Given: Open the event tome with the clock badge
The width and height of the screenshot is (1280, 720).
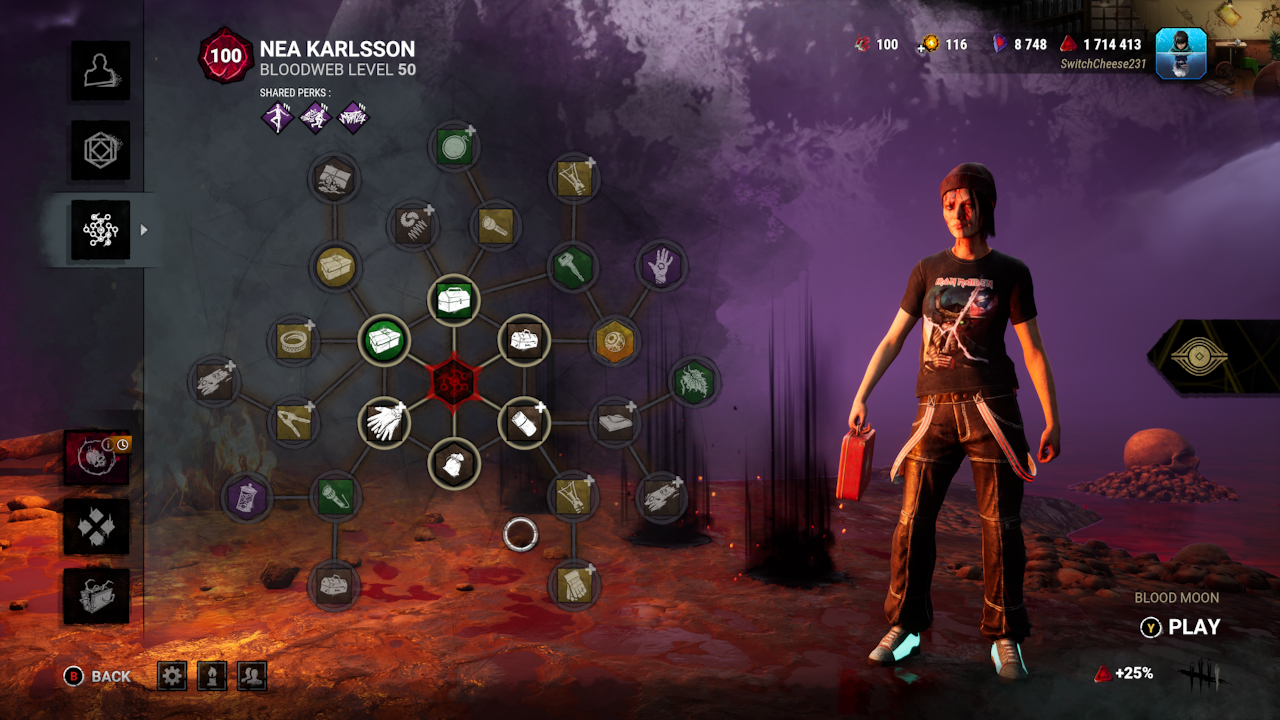Looking at the screenshot, I should (x=97, y=457).
